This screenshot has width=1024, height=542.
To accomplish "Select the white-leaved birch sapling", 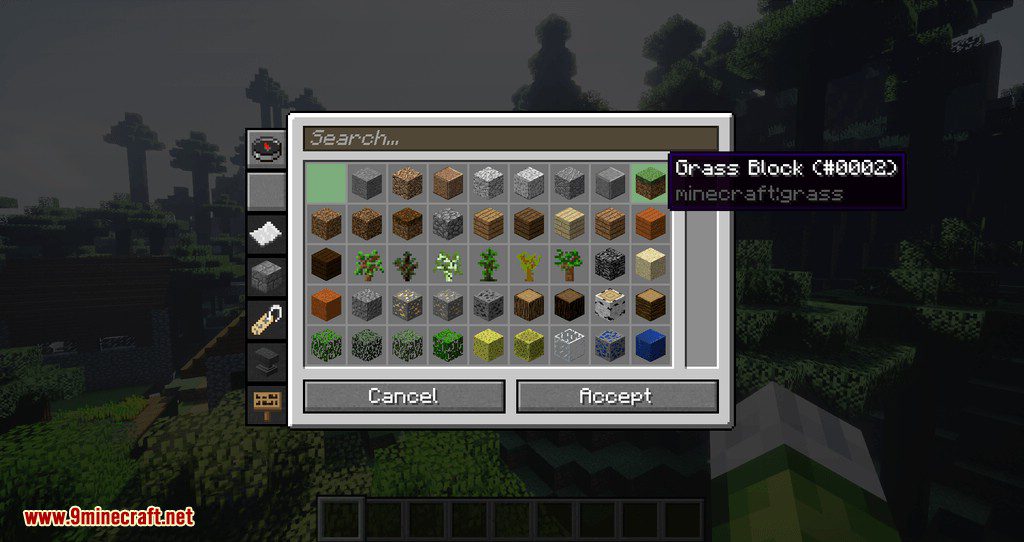I will [x=448, y=265].
